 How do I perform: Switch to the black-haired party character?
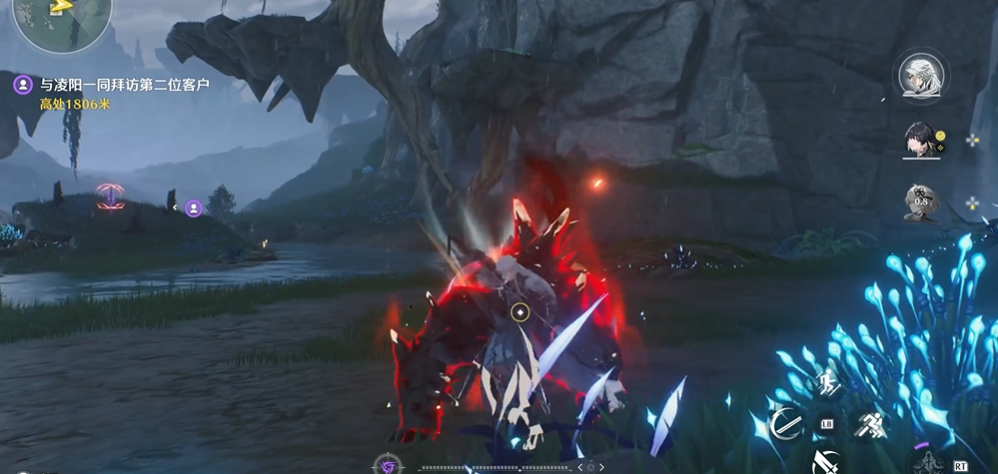point(920,139)
